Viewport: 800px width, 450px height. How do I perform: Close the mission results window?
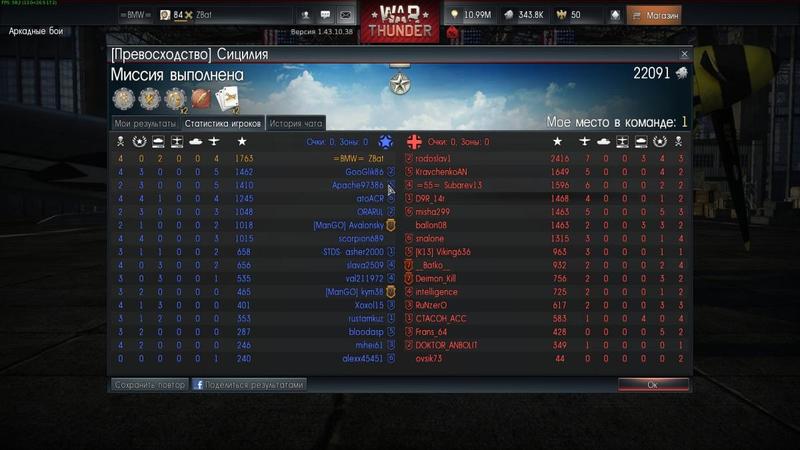[x=684, y=54]
